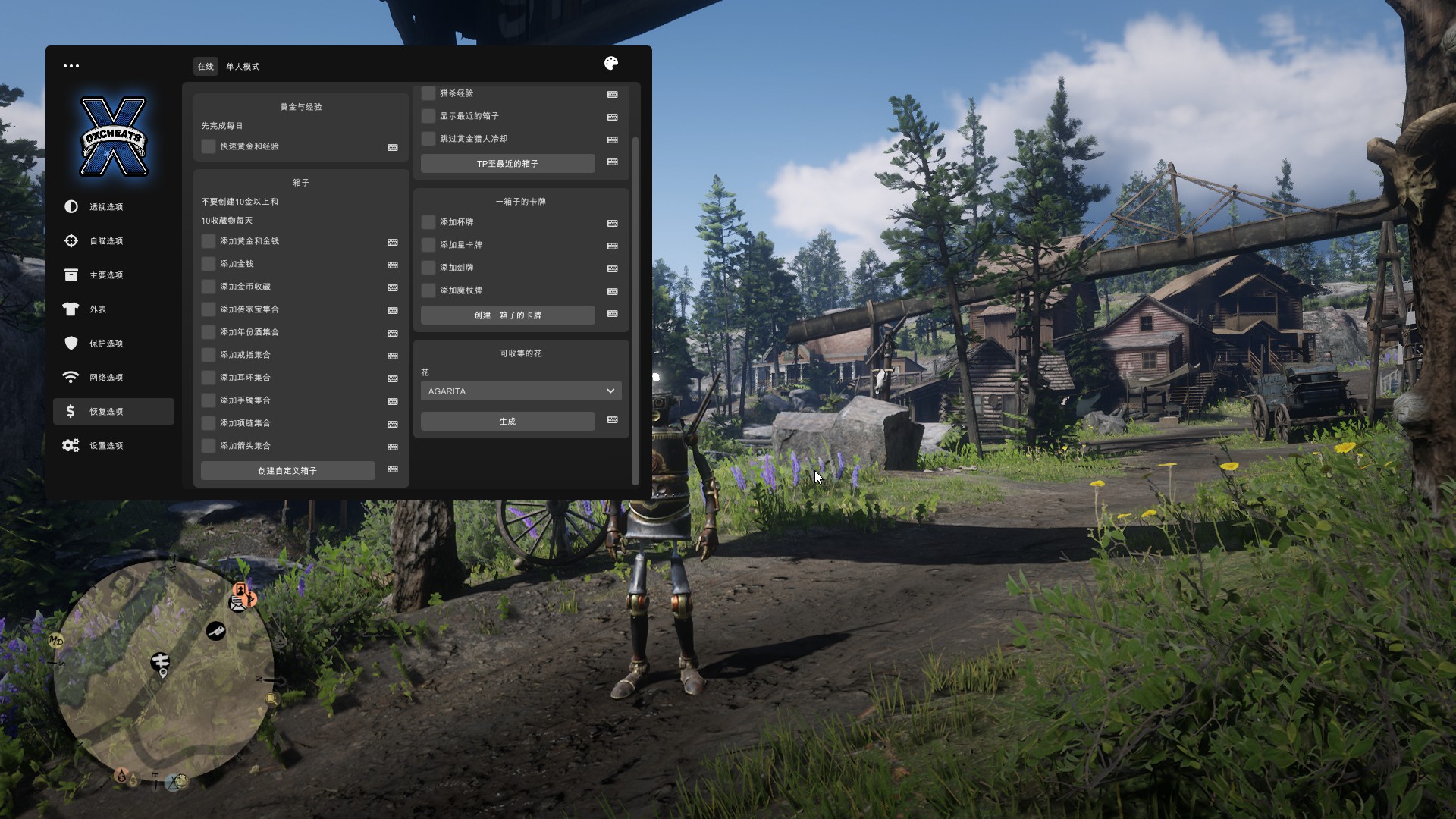This screenshot has width=1456, height=819.
Task: Select 自瞄选项 in the sidebar
Action: click(x=106, y=241)
